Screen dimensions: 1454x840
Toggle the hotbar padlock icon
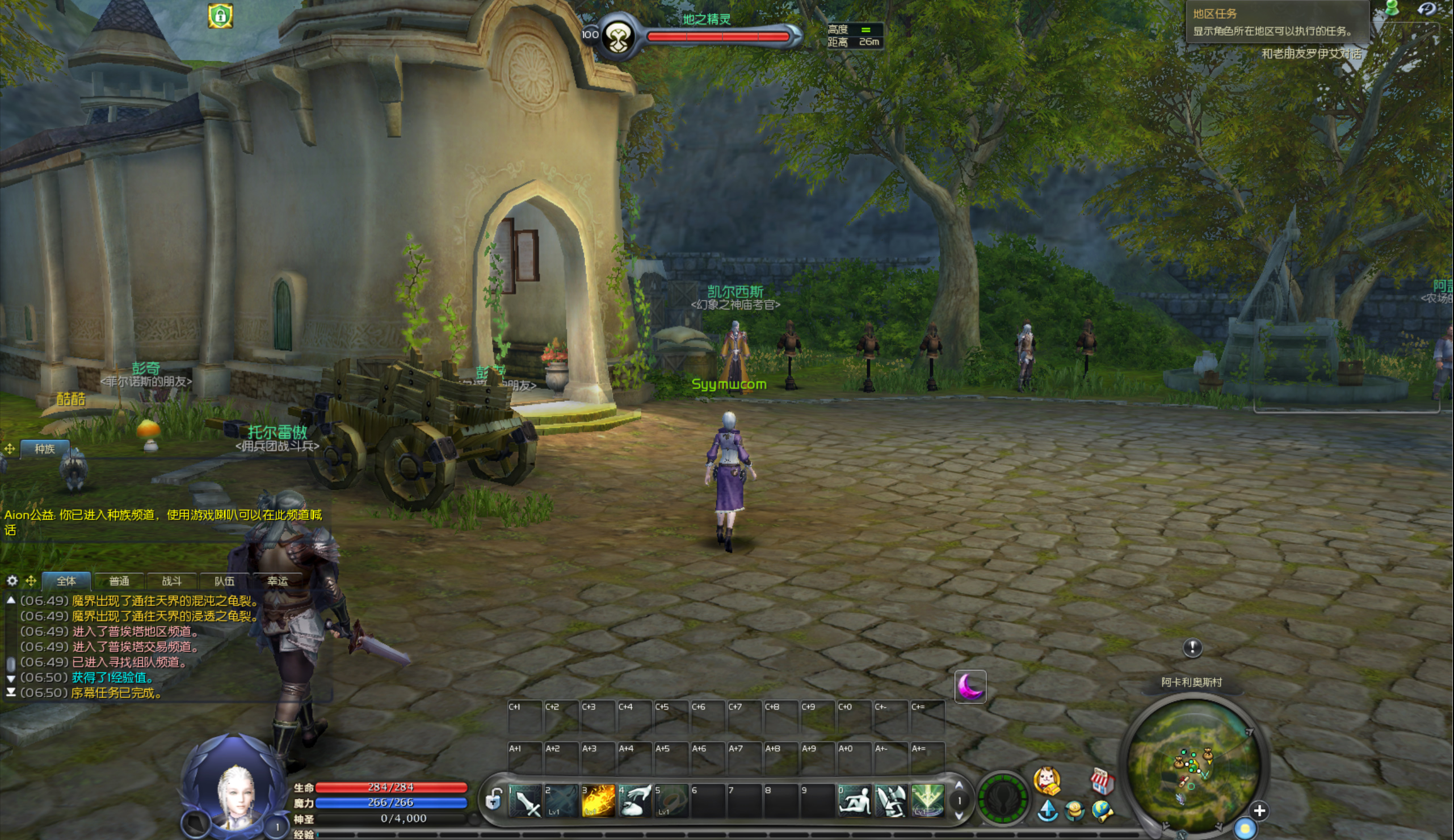pyautogui.click(x=494, y=801)
